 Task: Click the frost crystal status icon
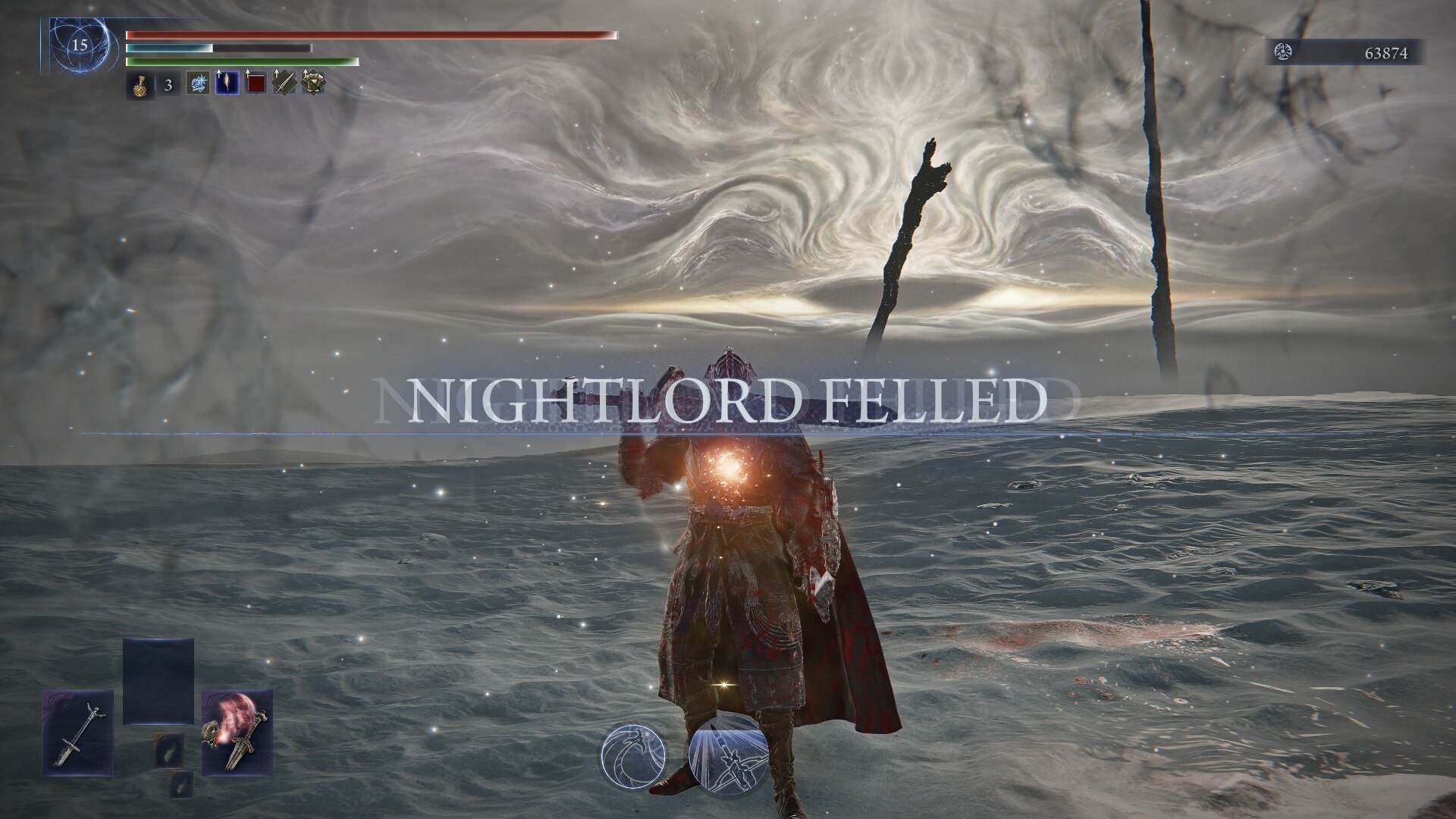tap(198, 83)
